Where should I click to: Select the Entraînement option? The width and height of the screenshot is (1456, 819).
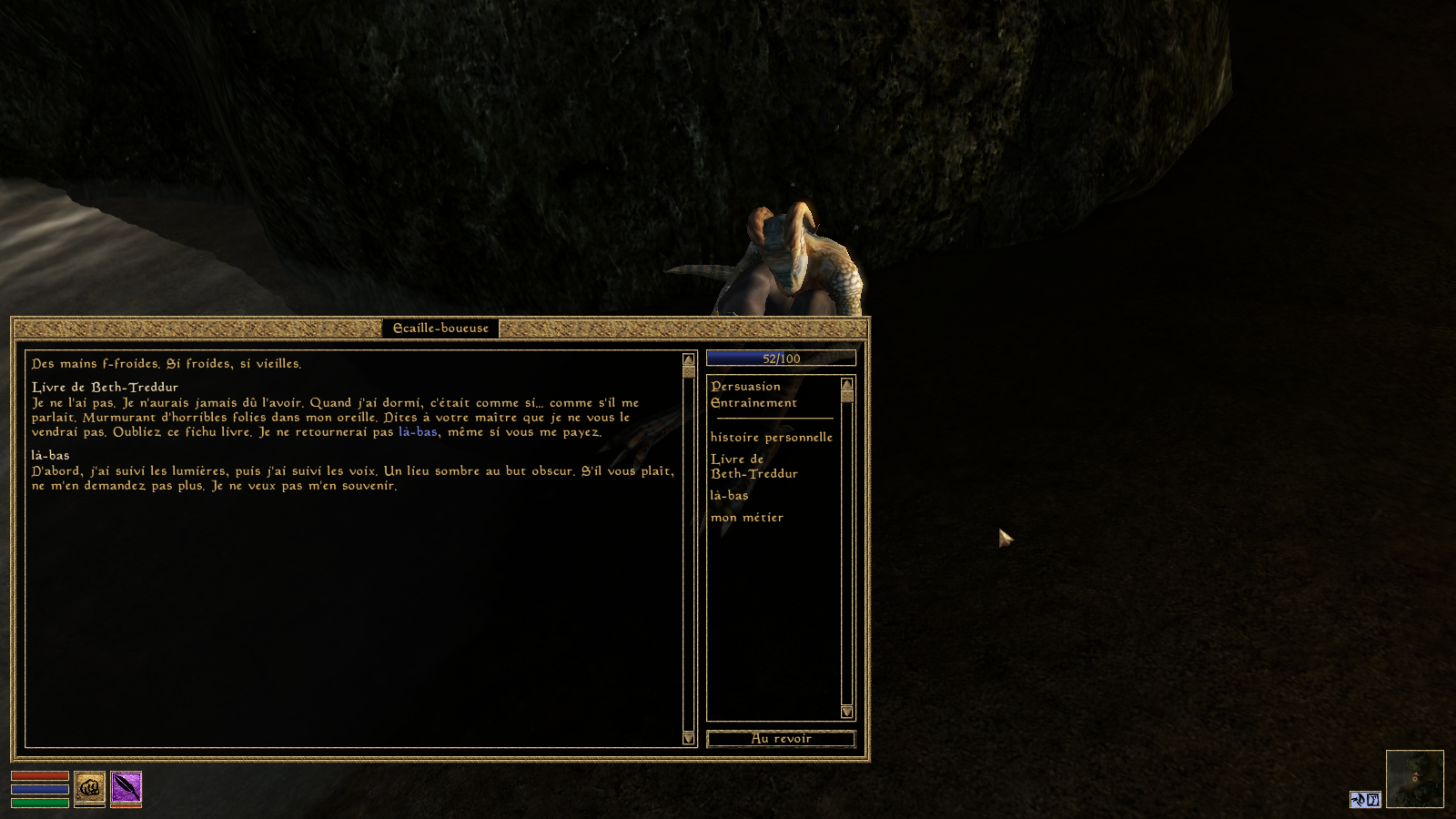[753, 403]
